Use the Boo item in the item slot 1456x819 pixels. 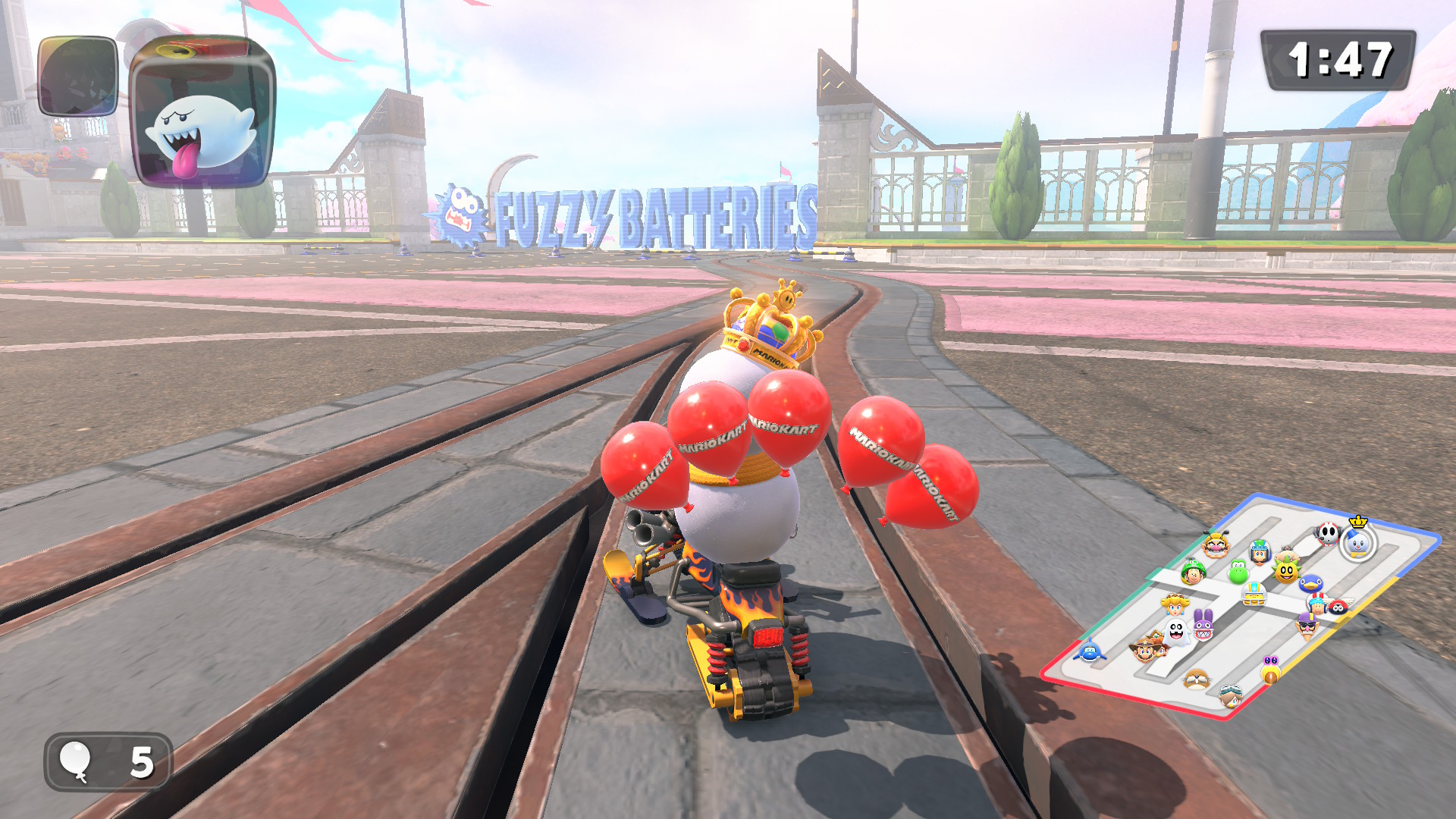point(203,111)
